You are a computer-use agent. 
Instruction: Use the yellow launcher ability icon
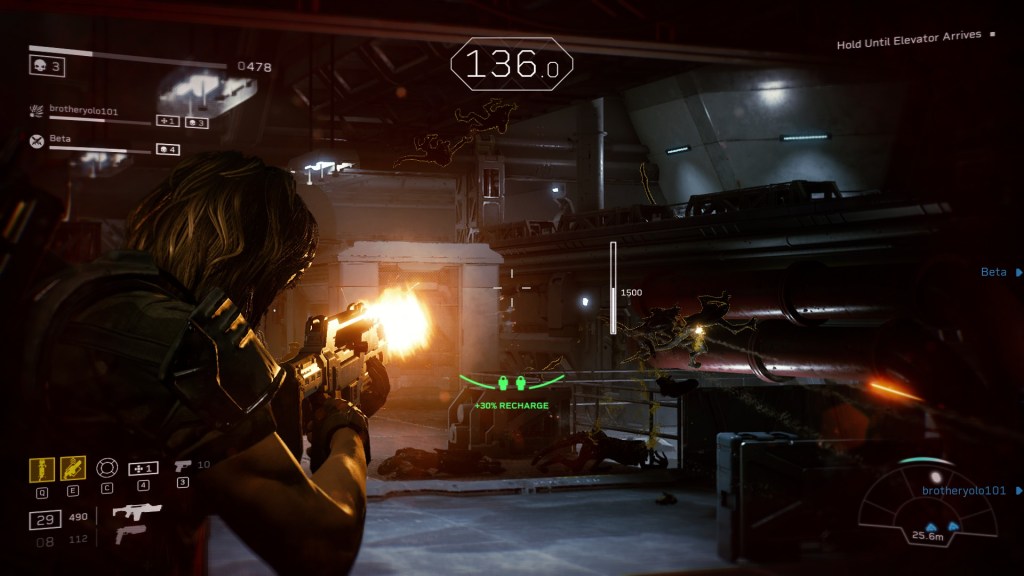[x=73, y=468]
